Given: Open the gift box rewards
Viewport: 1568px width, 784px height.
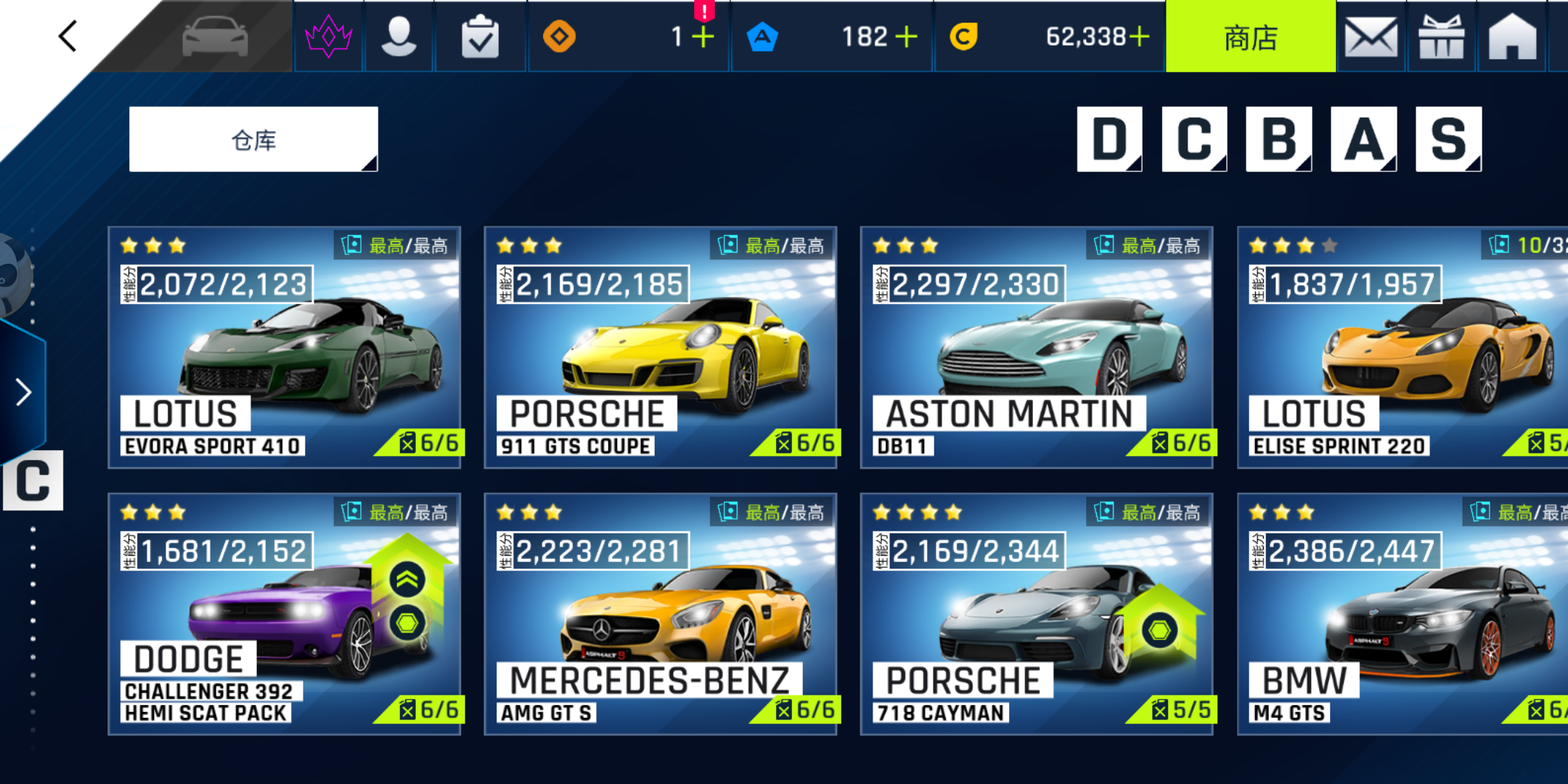Looking at the screenshot, I should click(1441, 37).
